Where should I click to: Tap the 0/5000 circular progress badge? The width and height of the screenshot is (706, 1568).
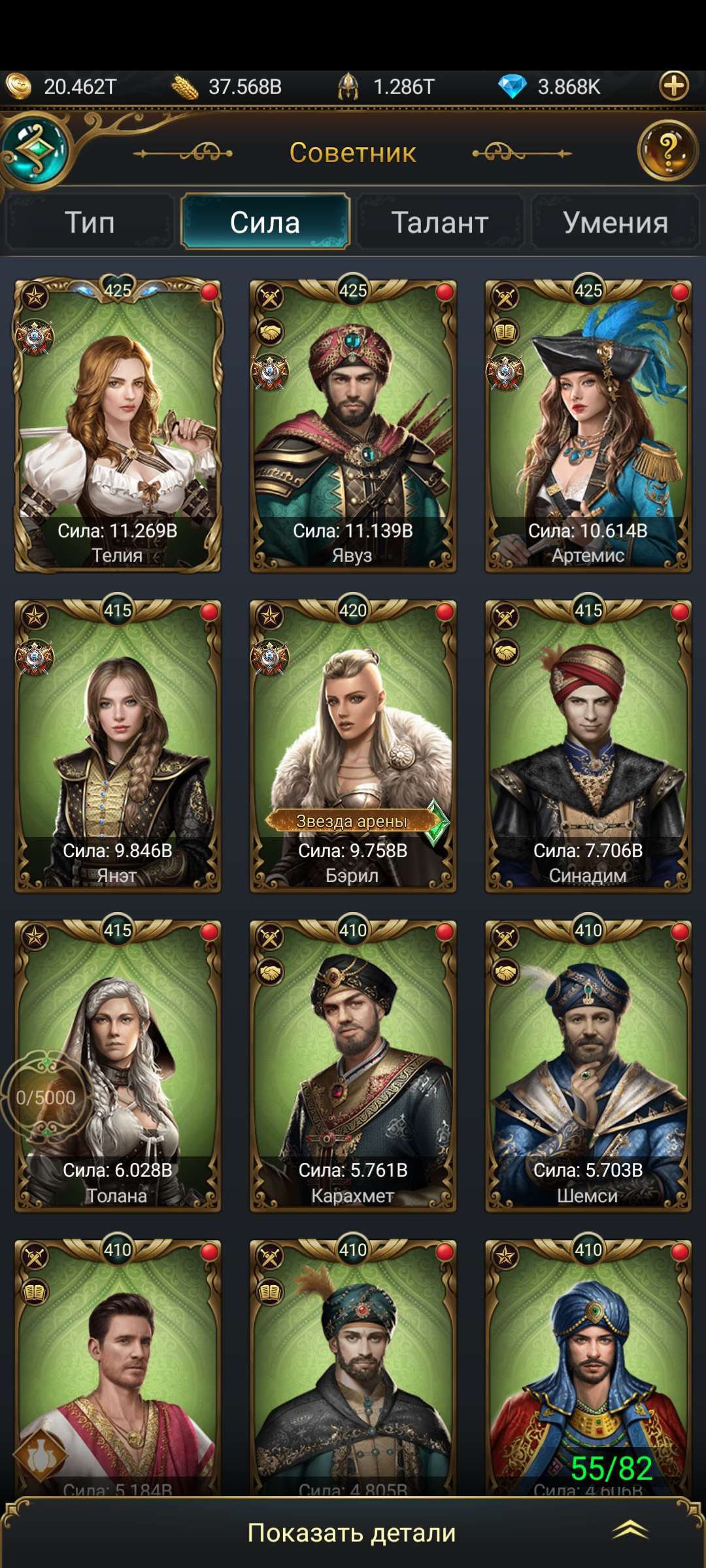click(46, 1098)
